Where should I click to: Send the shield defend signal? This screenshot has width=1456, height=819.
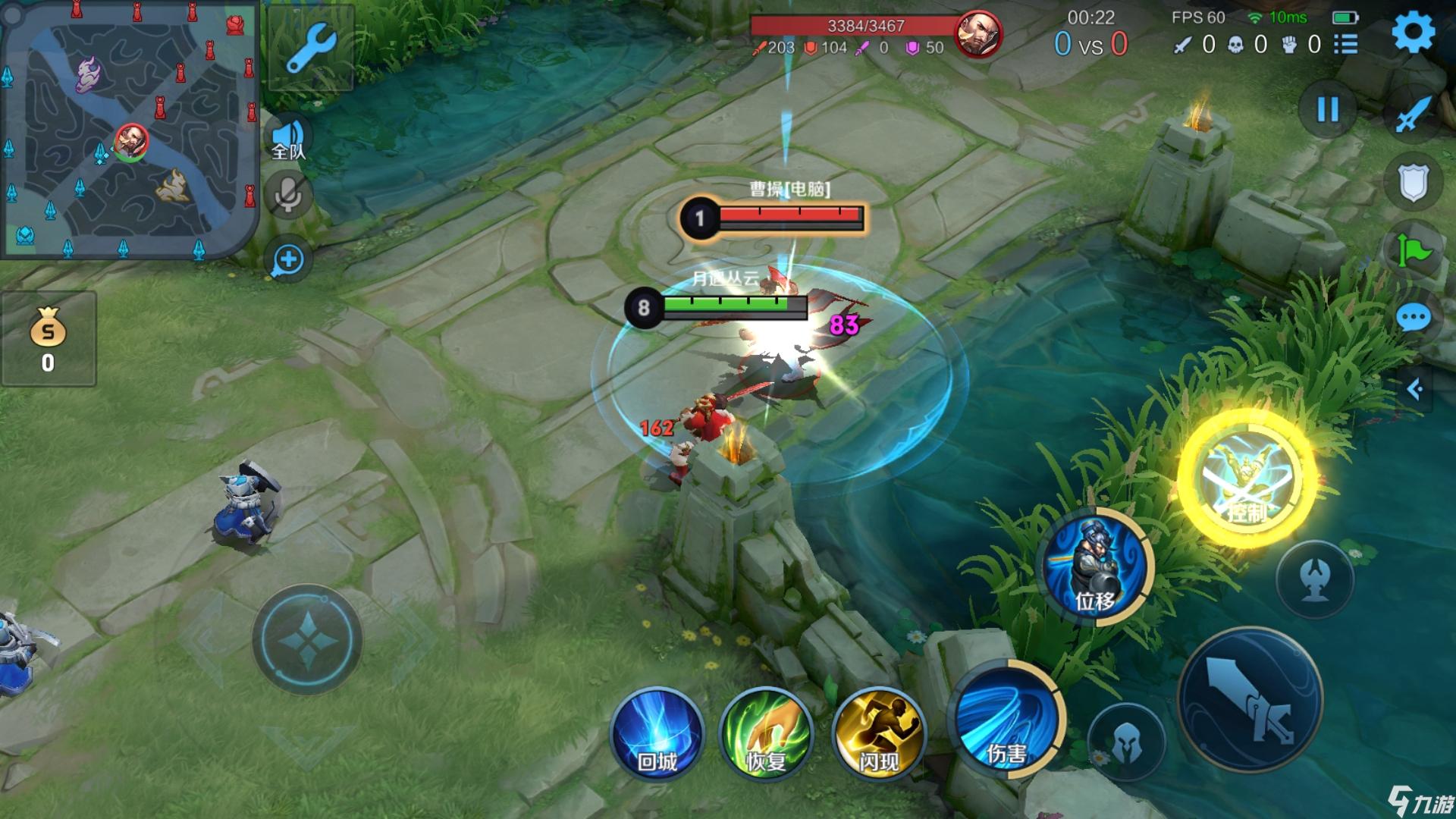[1413, 182]
